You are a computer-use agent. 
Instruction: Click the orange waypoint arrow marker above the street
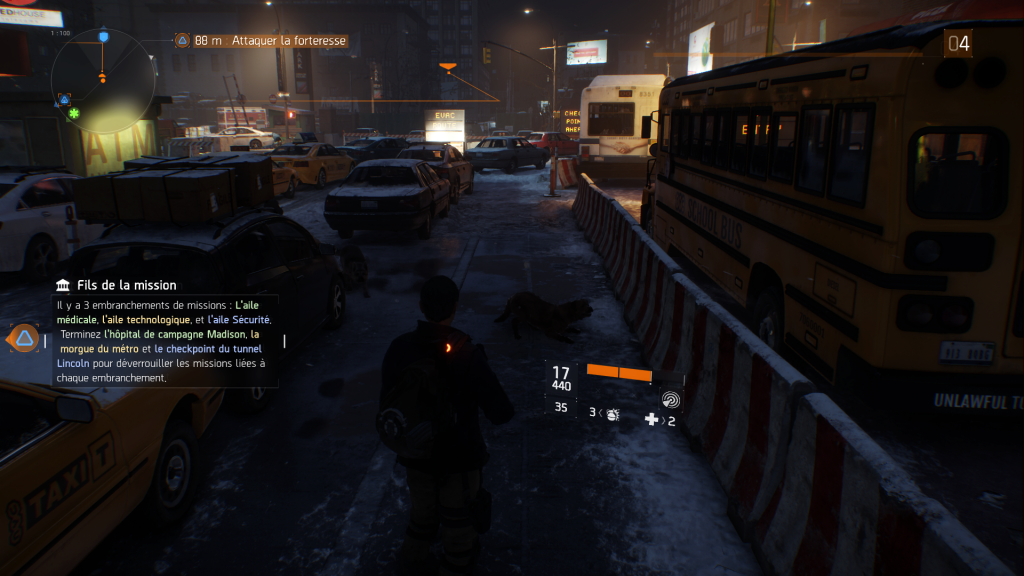click(448, 68)
